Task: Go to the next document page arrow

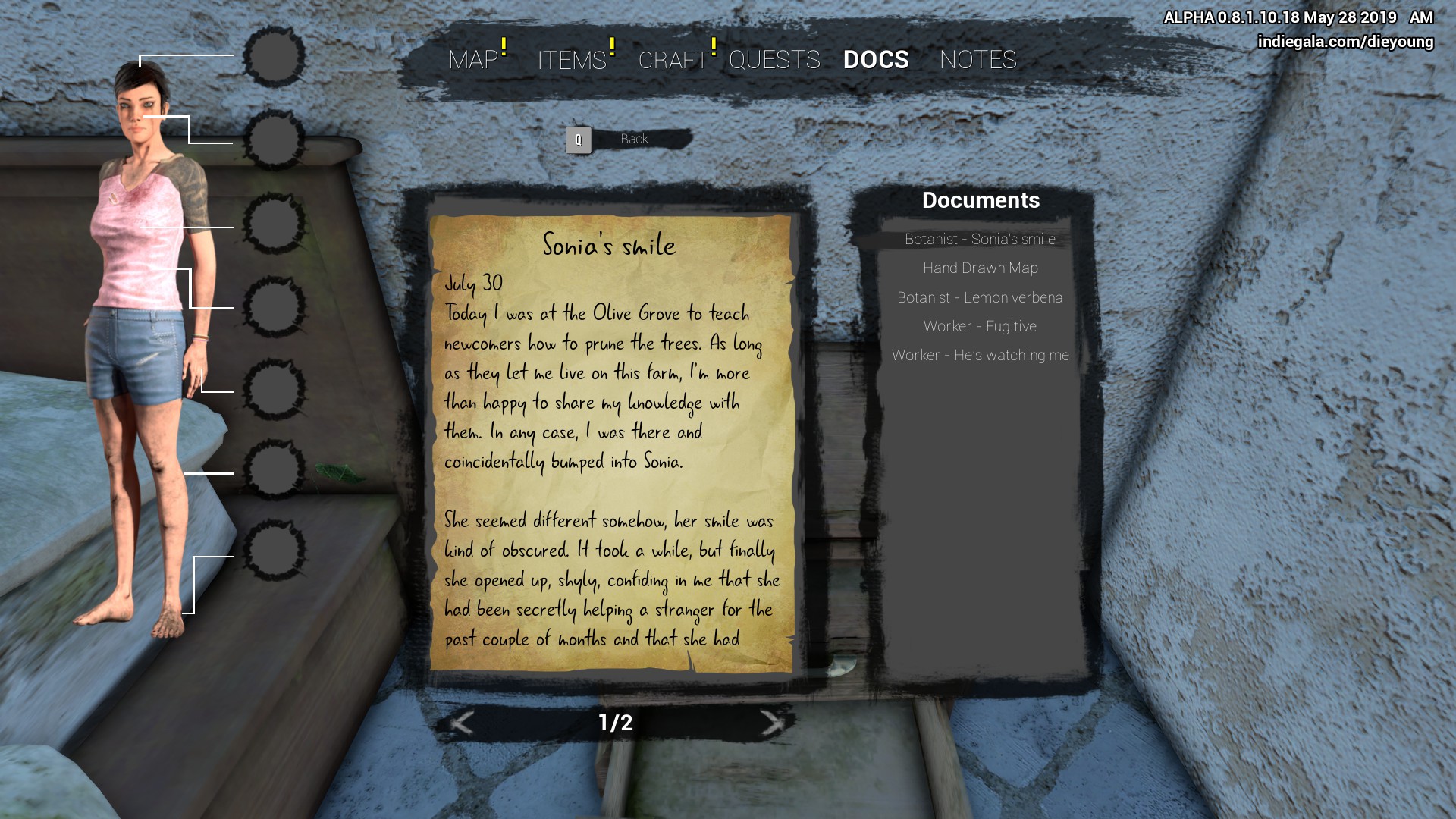Action: point(771,723)
